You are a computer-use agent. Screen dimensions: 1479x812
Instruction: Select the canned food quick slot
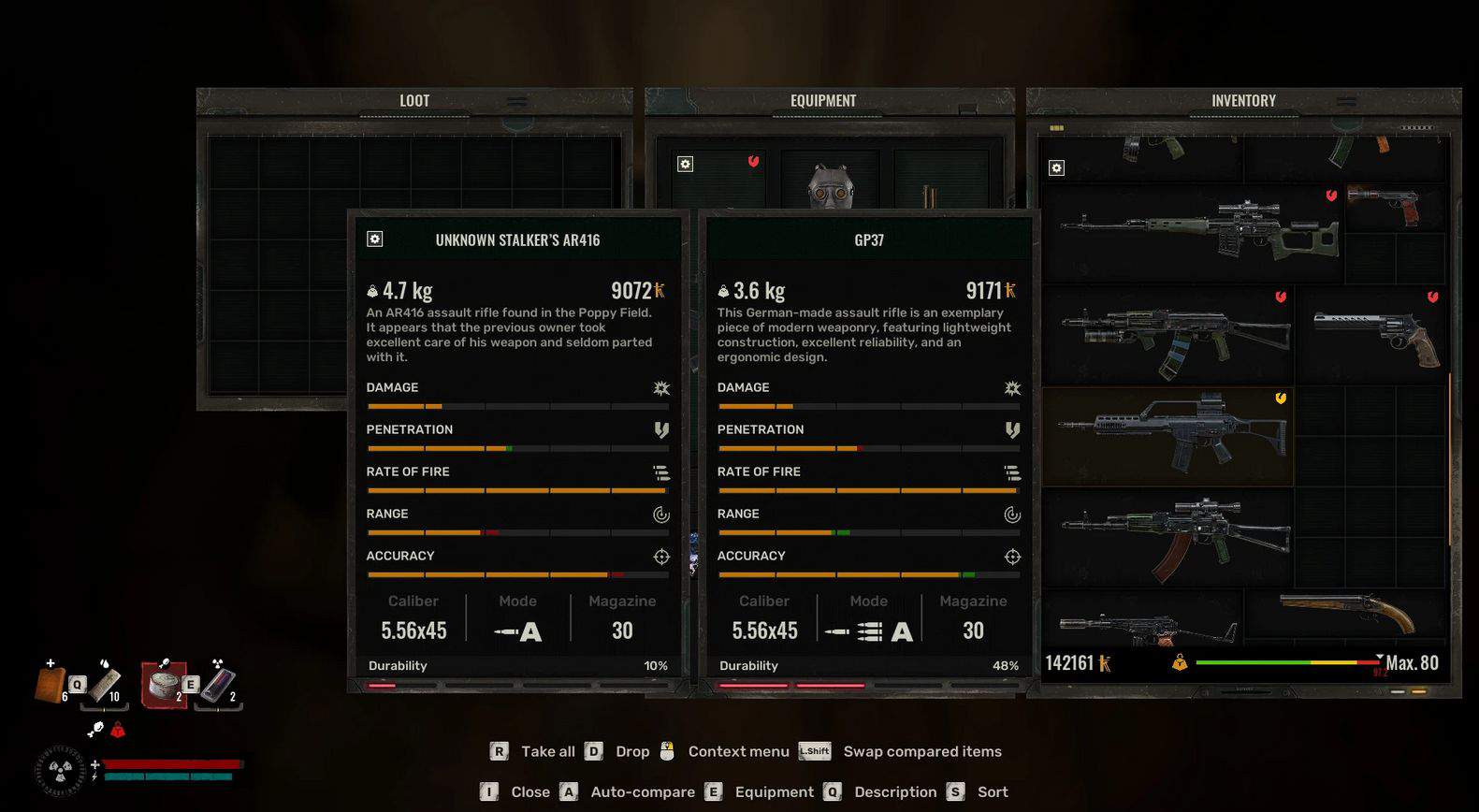point(163,683)
